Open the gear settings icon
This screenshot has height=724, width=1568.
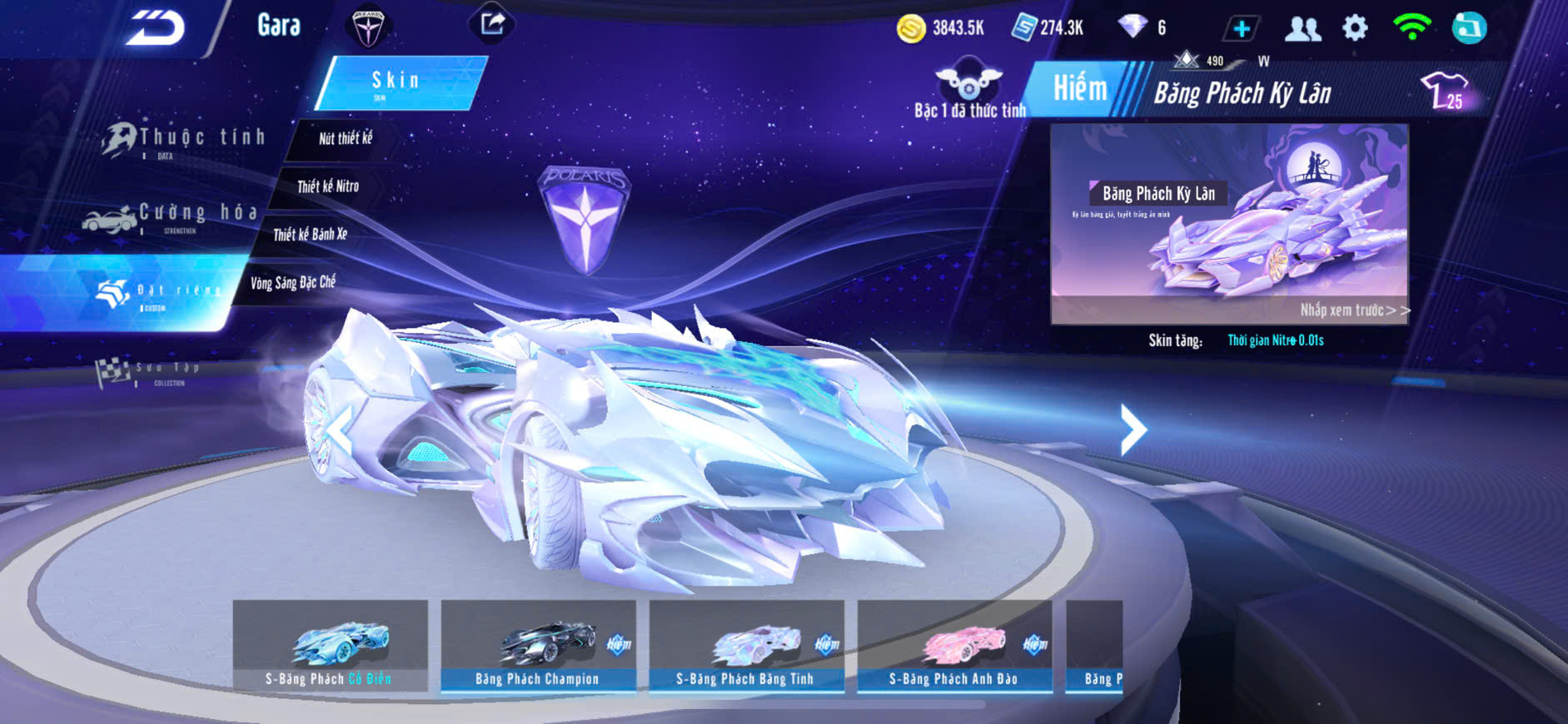tap(1355, 28)
